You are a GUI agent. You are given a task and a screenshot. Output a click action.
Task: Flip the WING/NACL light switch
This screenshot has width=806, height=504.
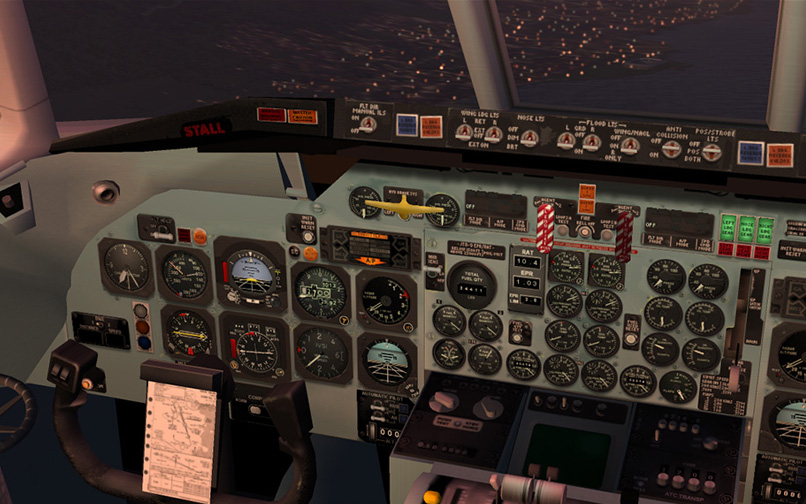(629, 145)
